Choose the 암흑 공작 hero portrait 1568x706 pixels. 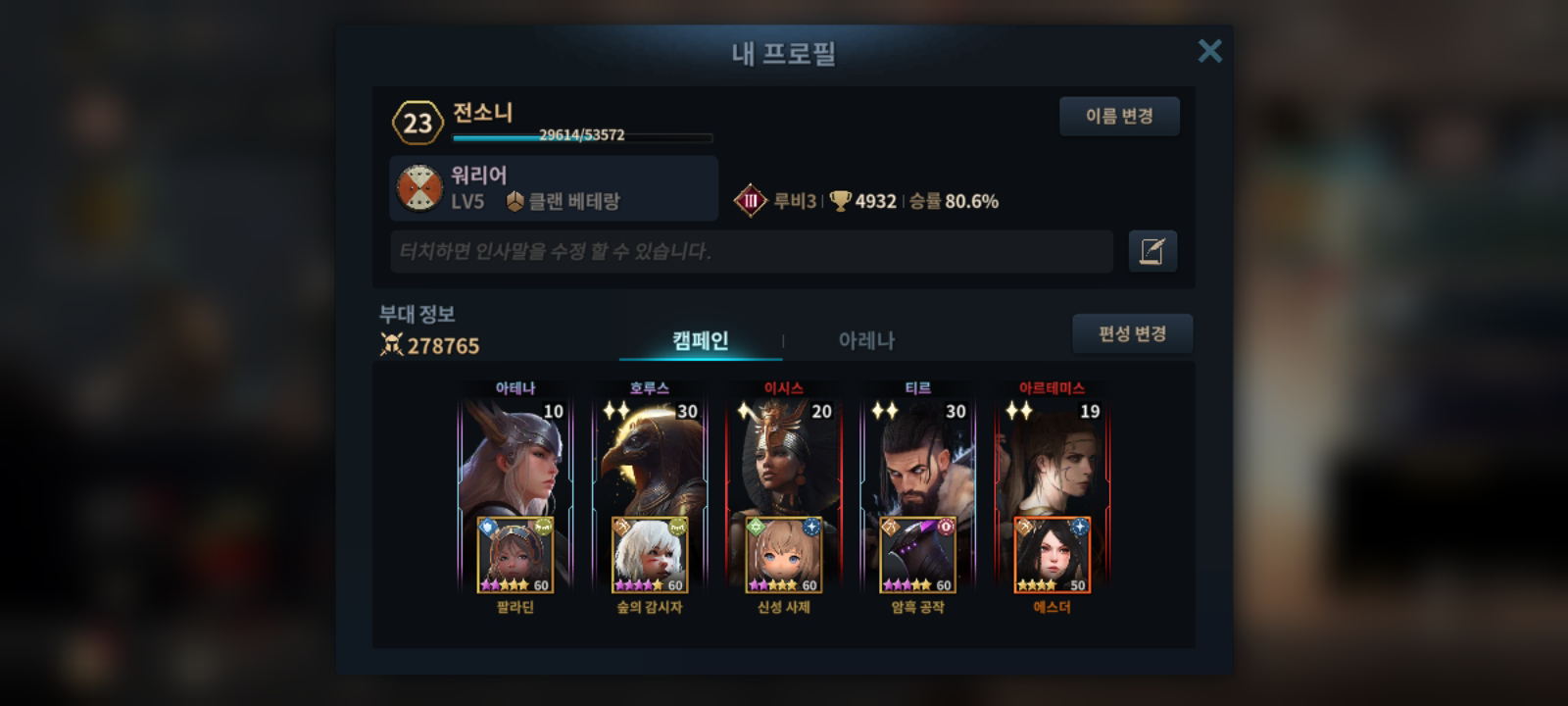point(918,556)
